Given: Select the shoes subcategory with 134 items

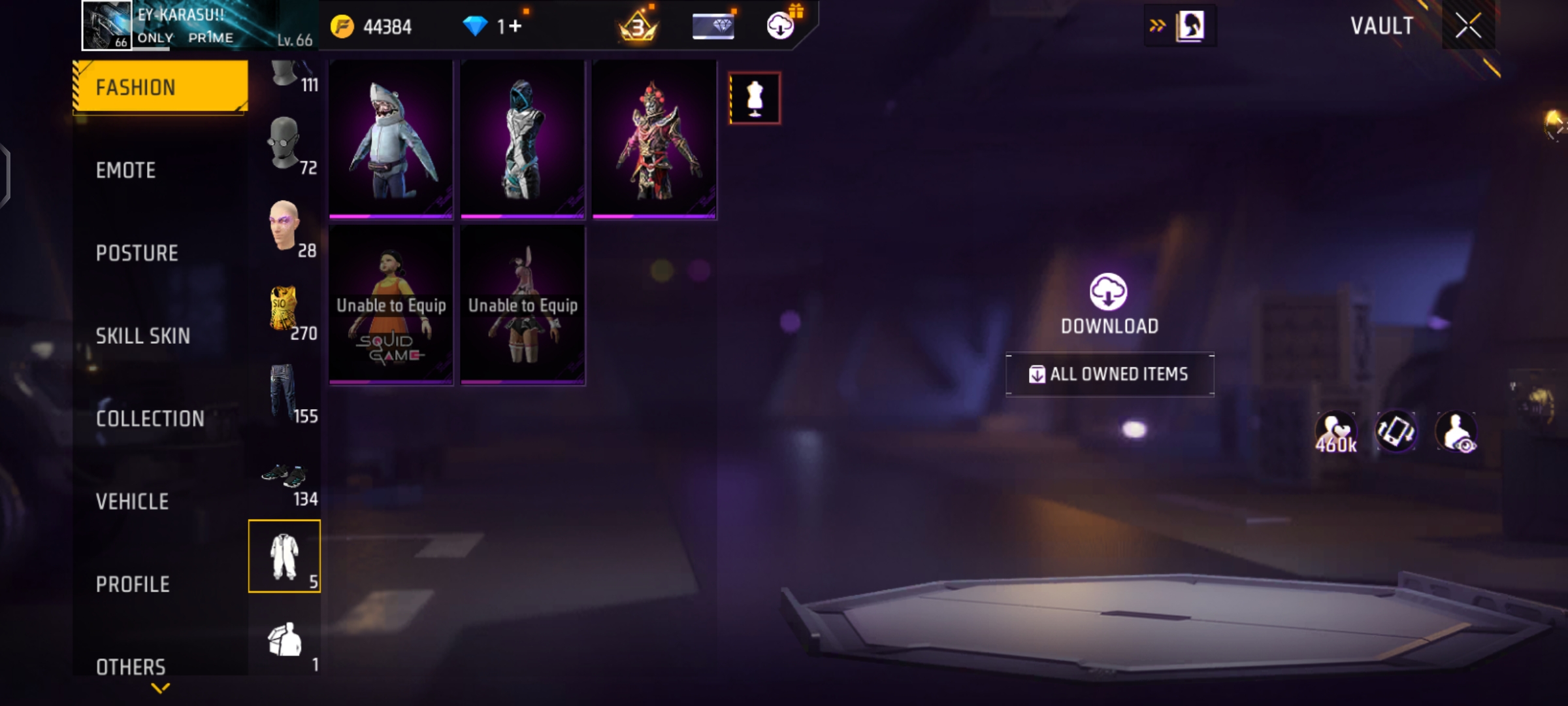Looking at the screenshot, I should tap(285, 477).
